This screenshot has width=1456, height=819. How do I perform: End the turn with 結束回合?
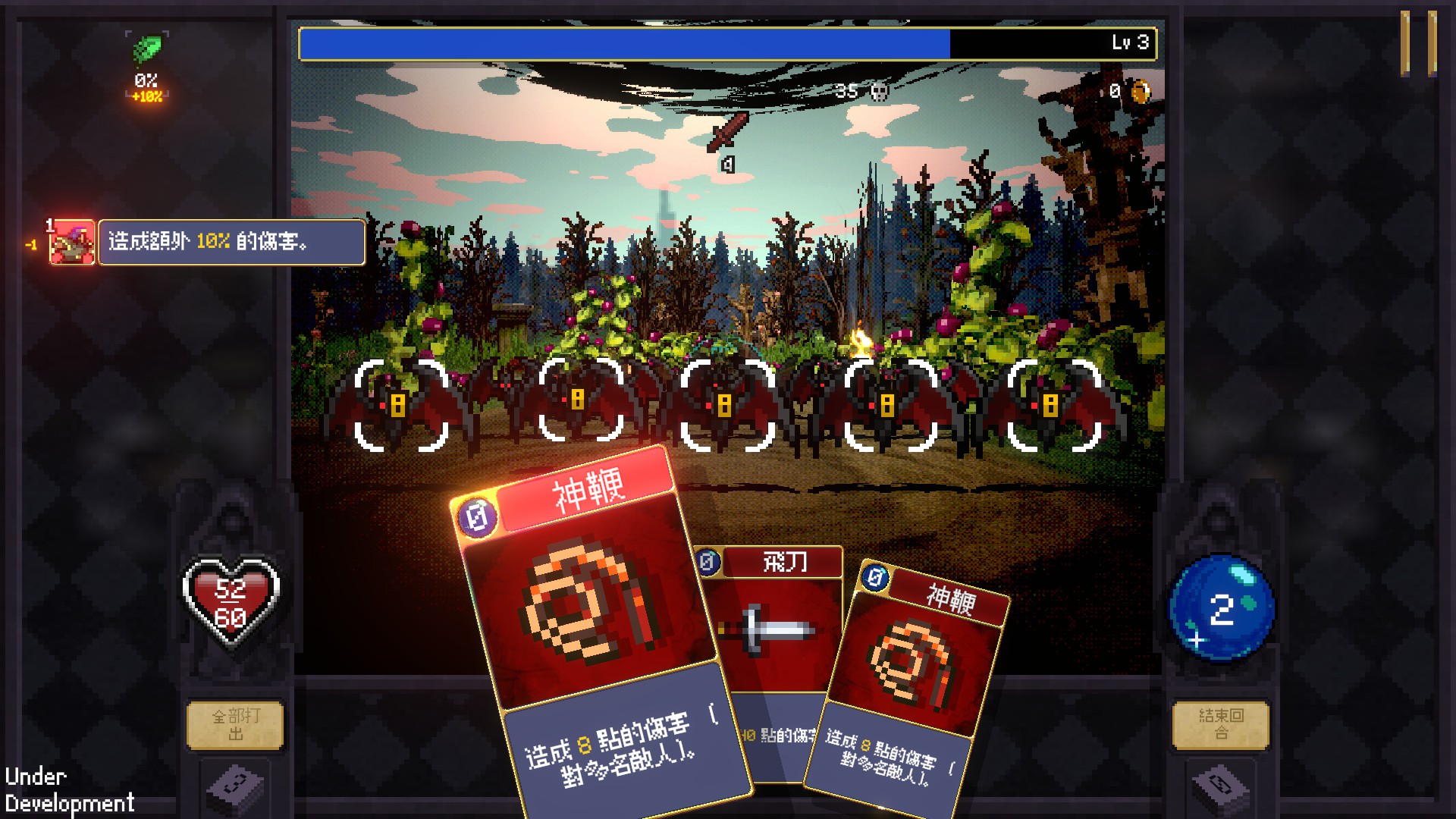coord(1220,725)
